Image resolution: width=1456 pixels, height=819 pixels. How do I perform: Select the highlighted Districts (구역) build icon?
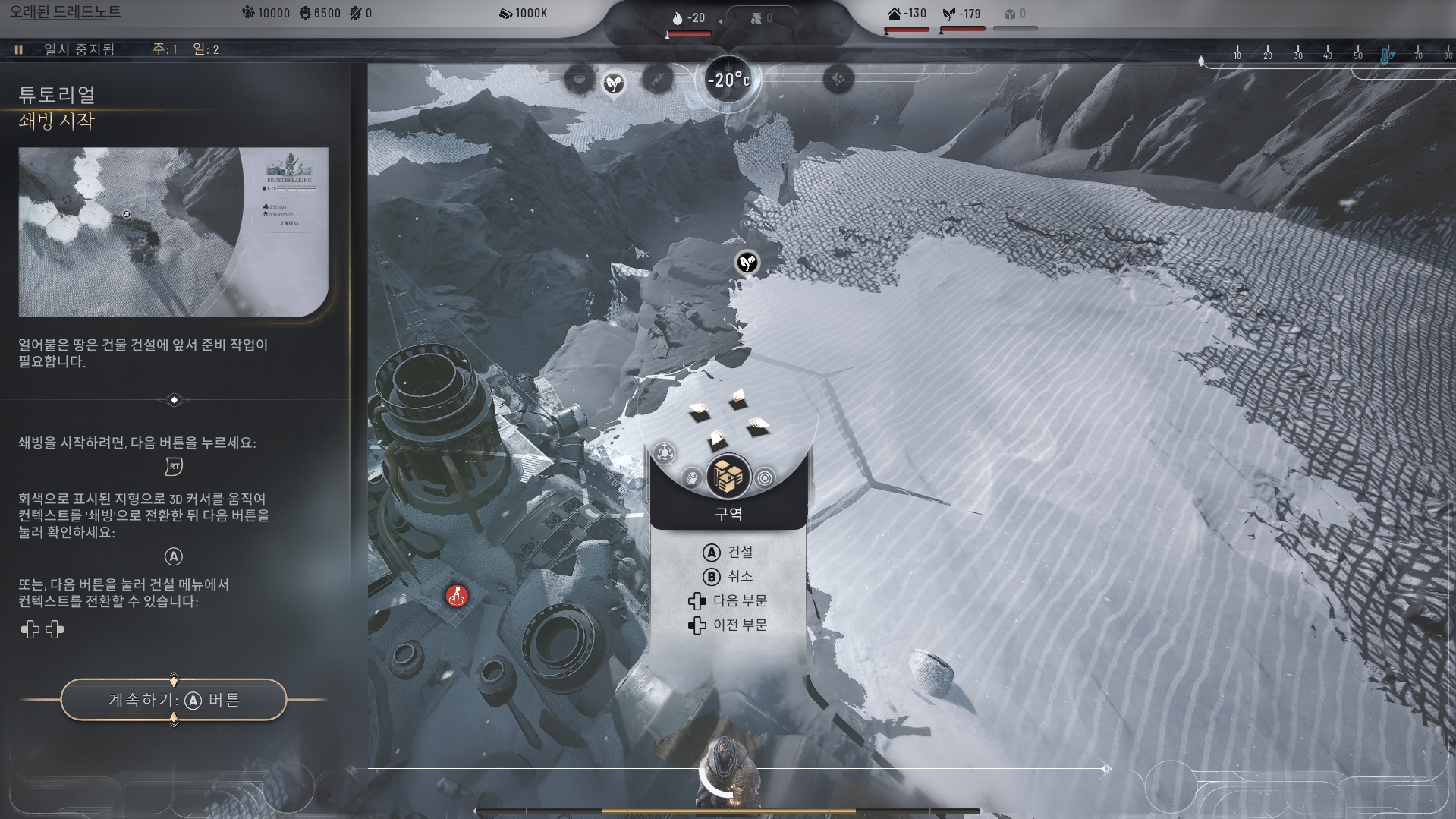tap(728, 476)
